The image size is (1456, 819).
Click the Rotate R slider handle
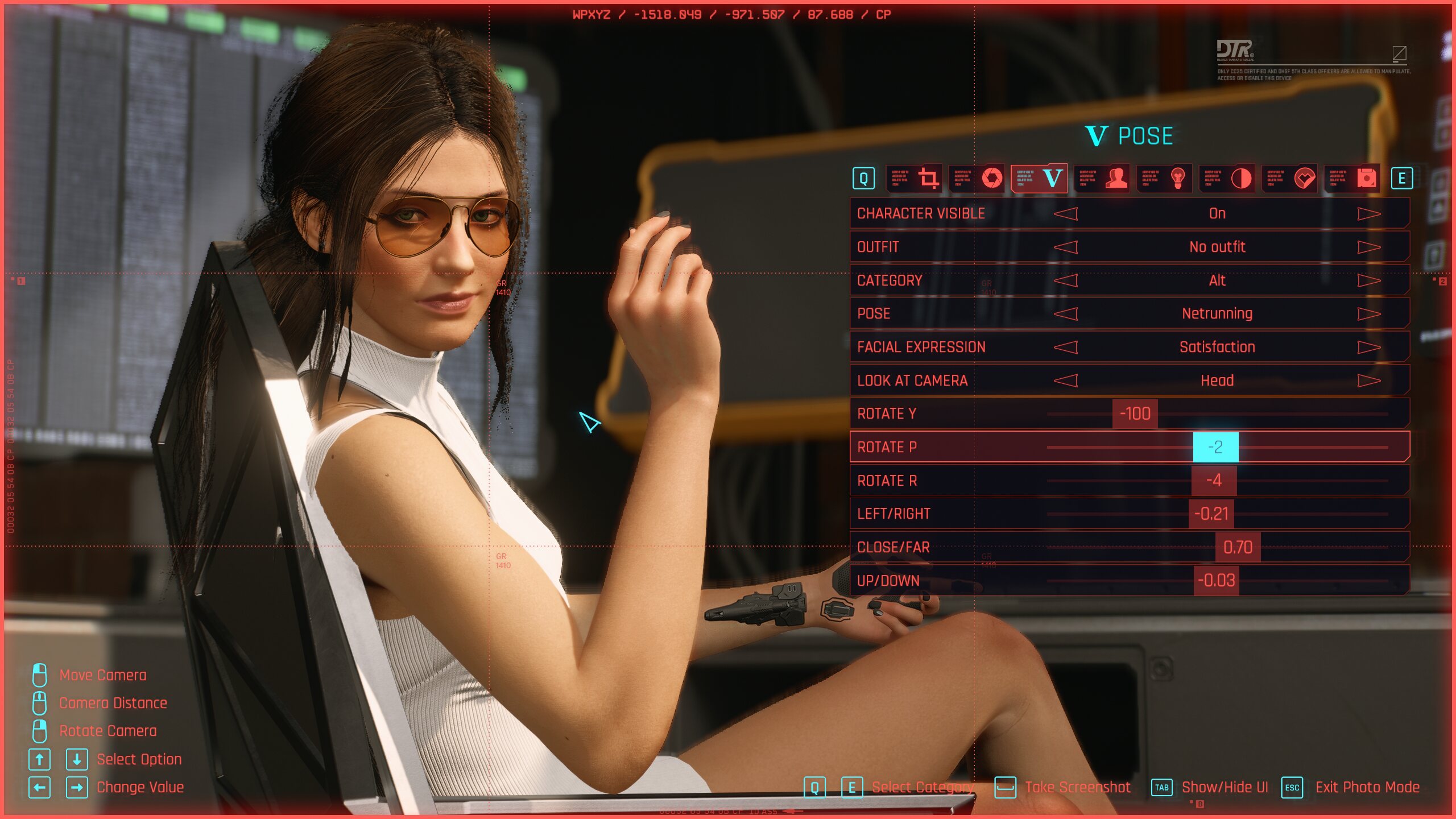coord(1214,481)
